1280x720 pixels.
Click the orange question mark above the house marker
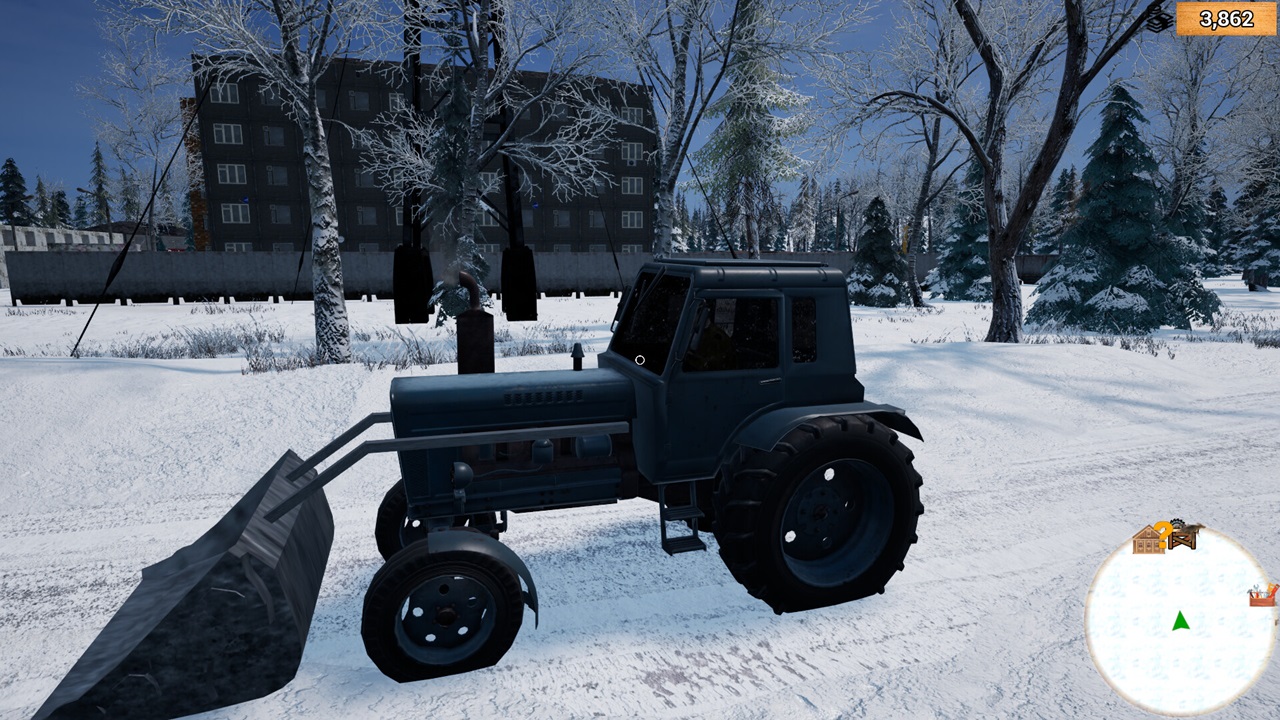(x=1163, y=533)
